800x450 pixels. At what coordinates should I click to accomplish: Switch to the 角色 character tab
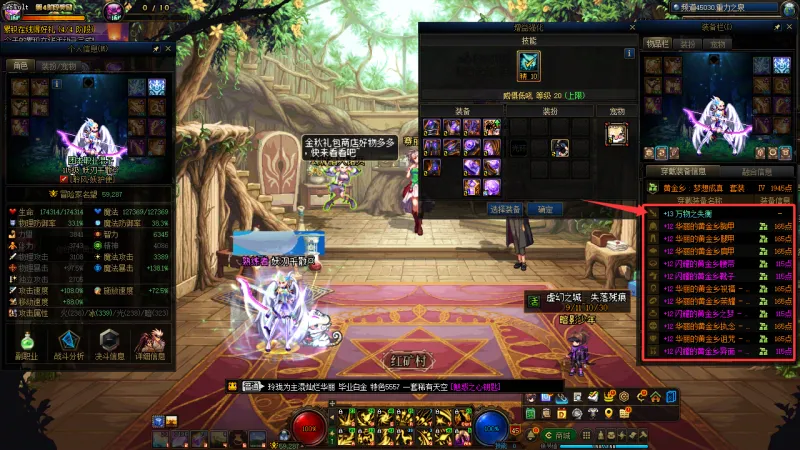click(x=19, y=65)
